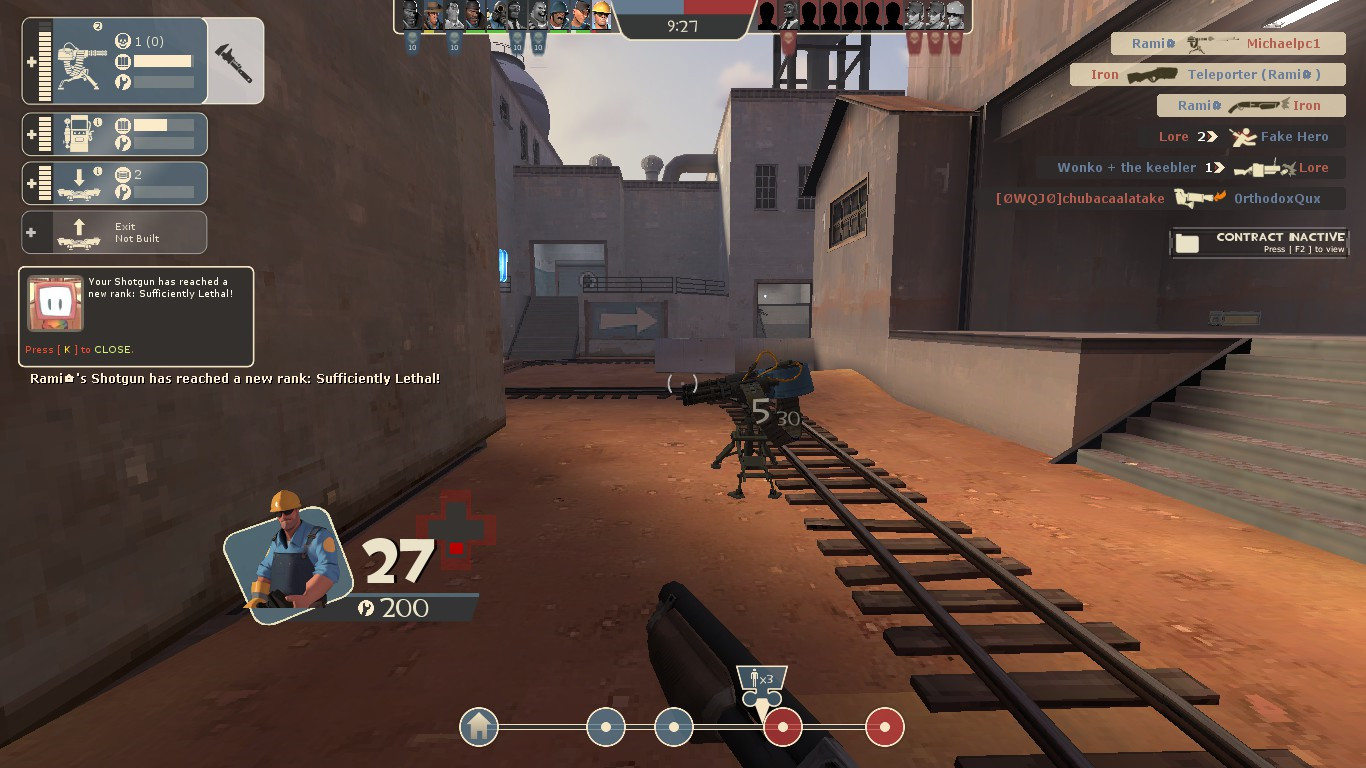This screenshot has height=768, width=1366.
Task: Click the sentry gun kill icon next to Michaelpc1
Action: 1201,44
